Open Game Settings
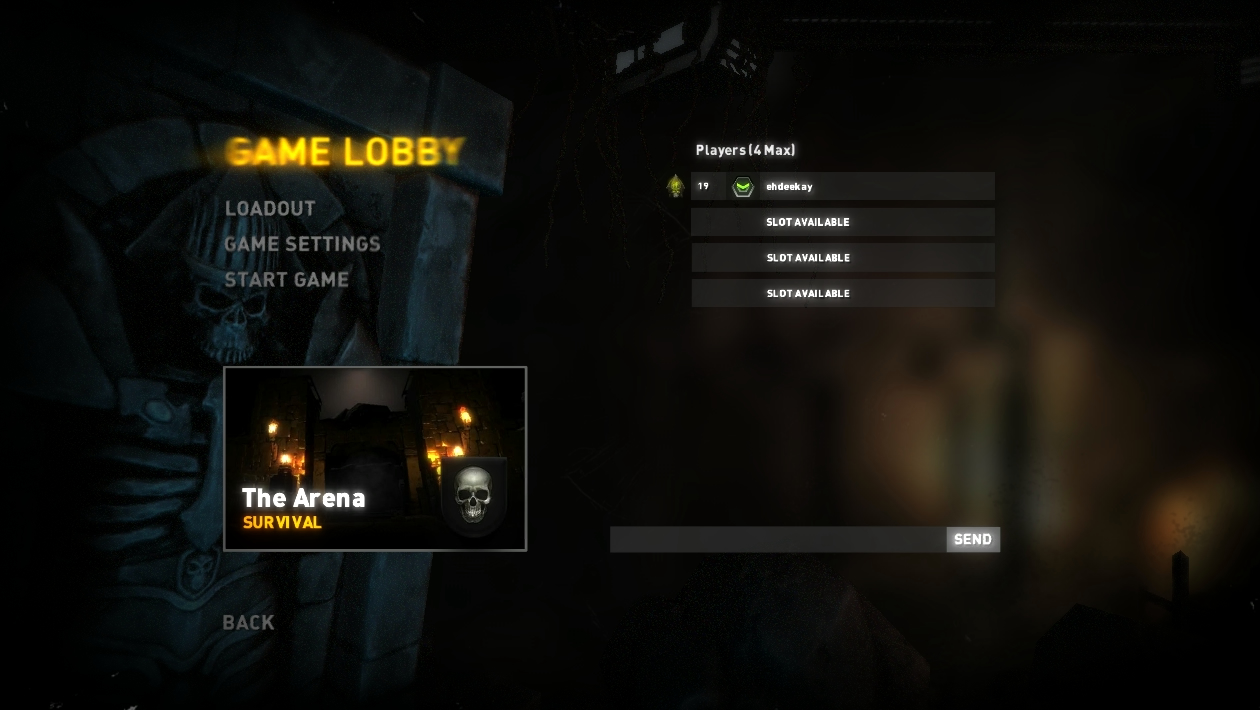Screen dimensions: 1260x710 click(302, 244)
